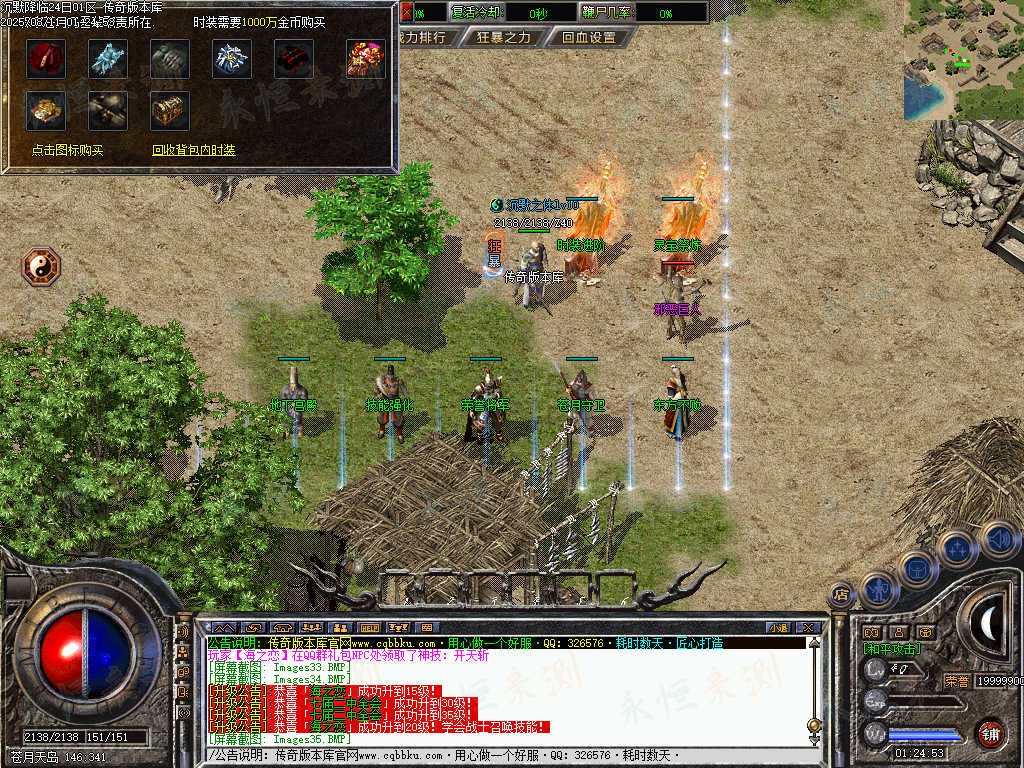Open the 回血设置 settings
The height and width of the screenshot is (768, 1024).
588,38
